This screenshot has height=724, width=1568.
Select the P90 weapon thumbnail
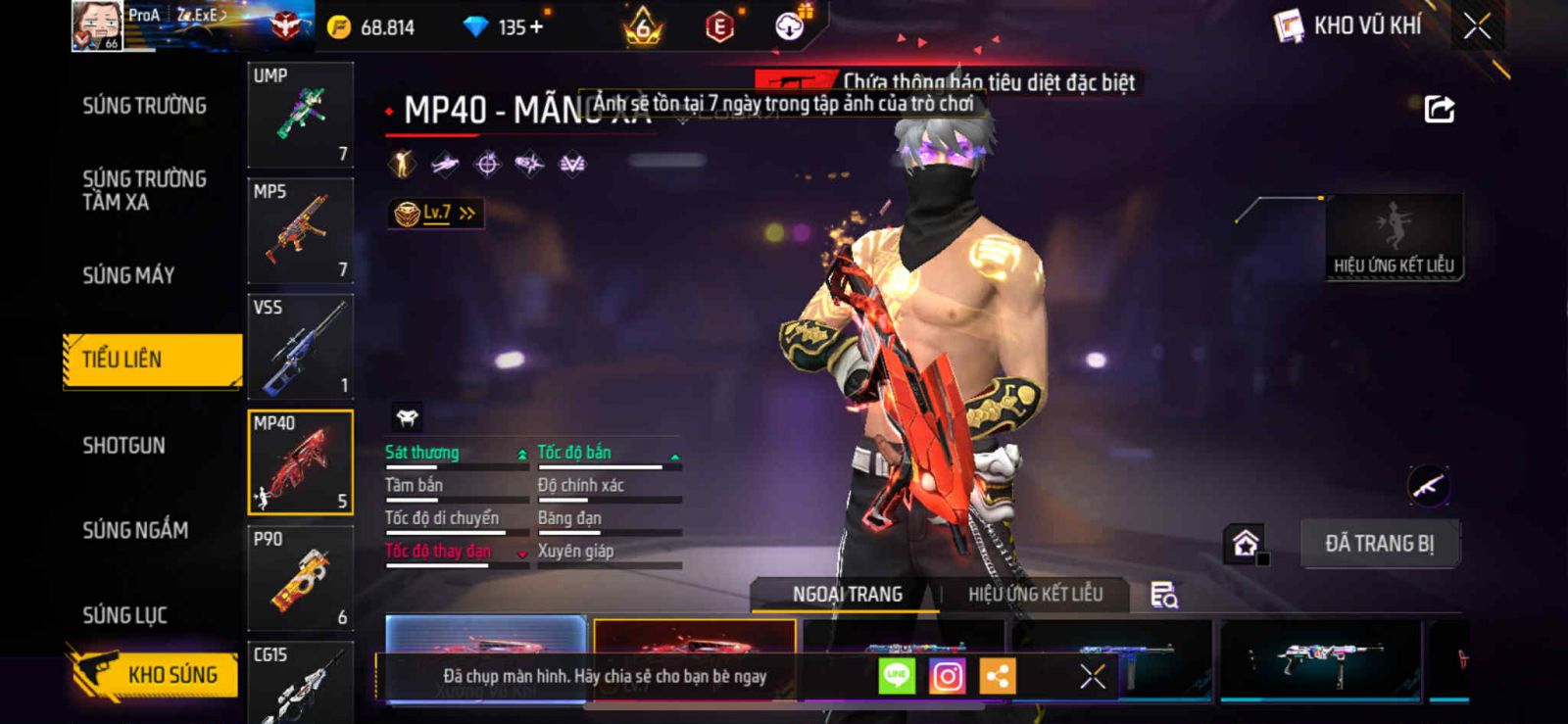[x=300, y=578]
